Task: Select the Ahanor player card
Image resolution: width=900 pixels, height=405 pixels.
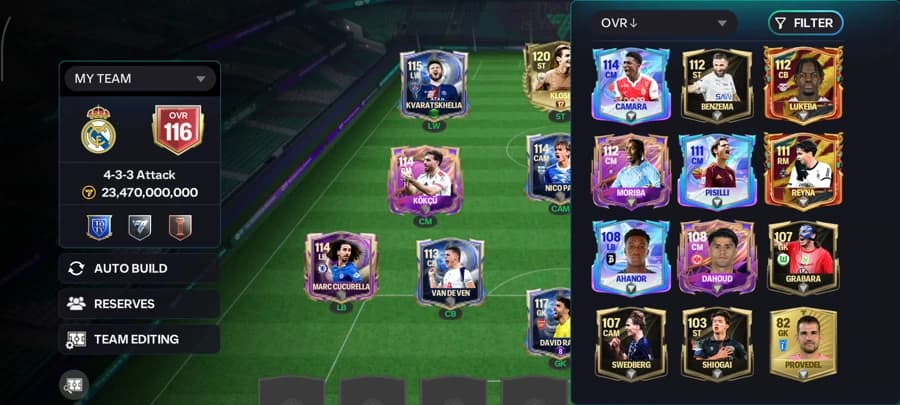Action: 630,257
